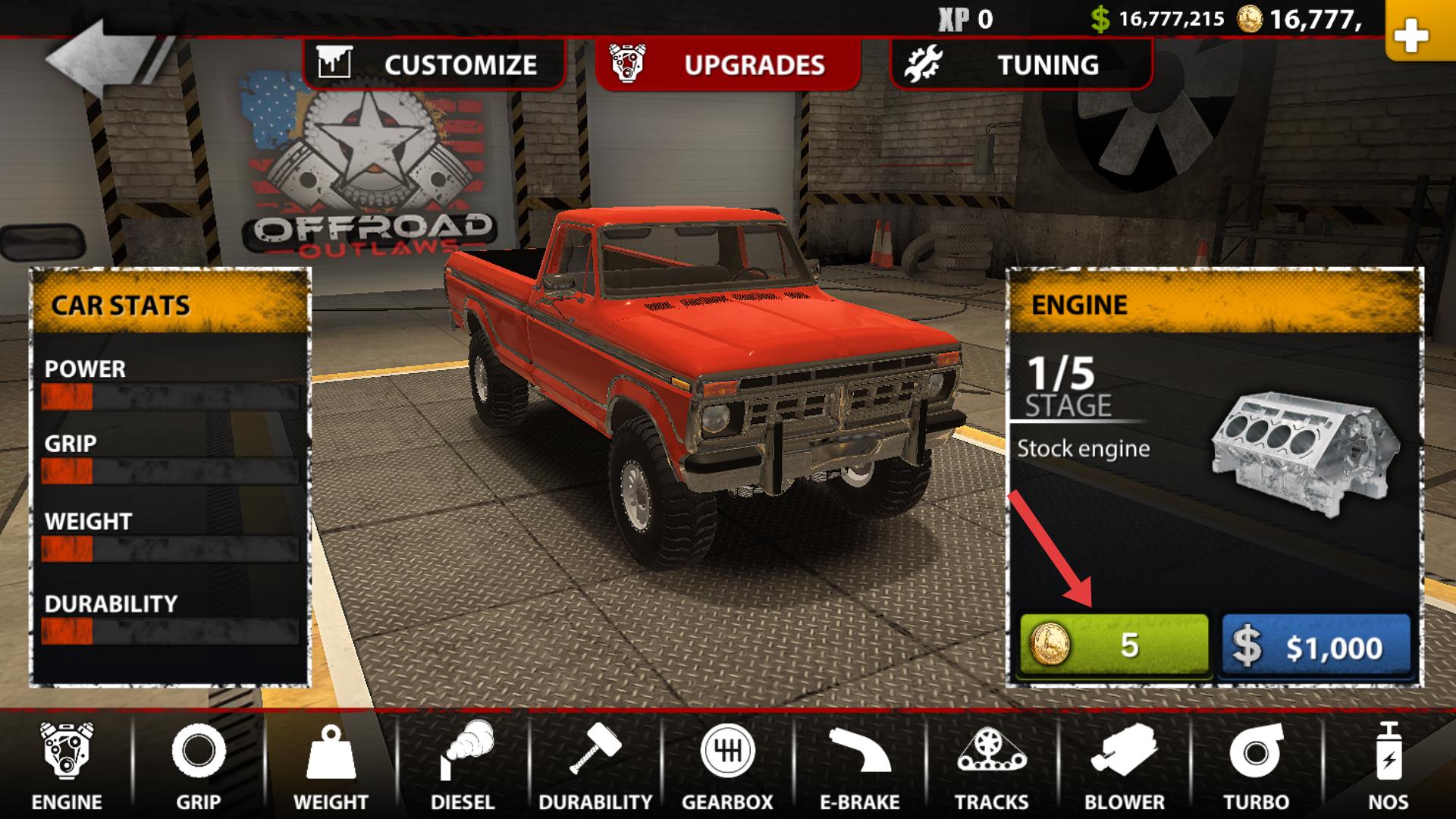Purchase engine upgrade for $1,000 cash
Screen dimensions: 1456x819
1316,645
